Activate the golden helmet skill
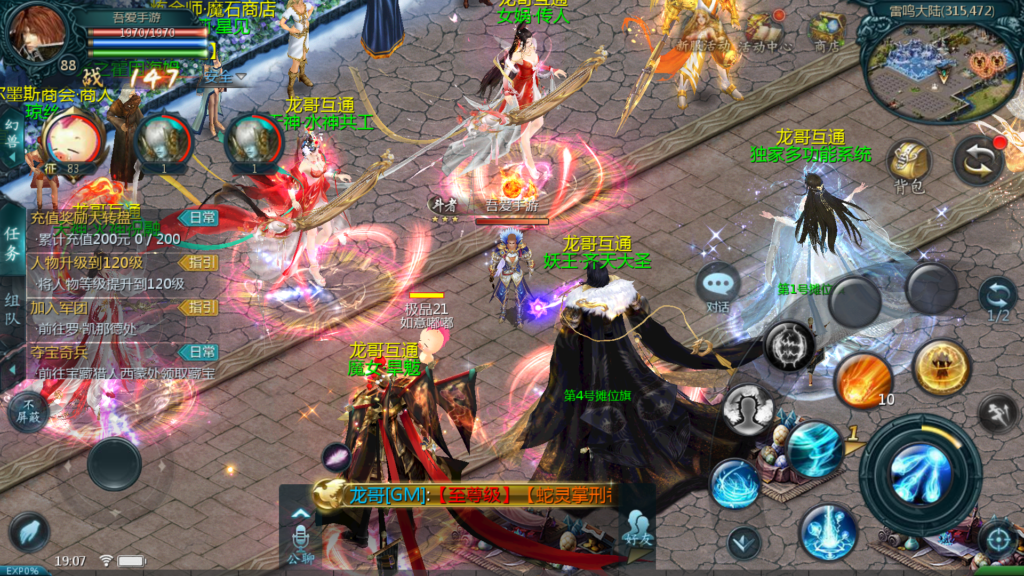Image resolution: width=1024 pixels, height=576 pixels. [941, 367]
